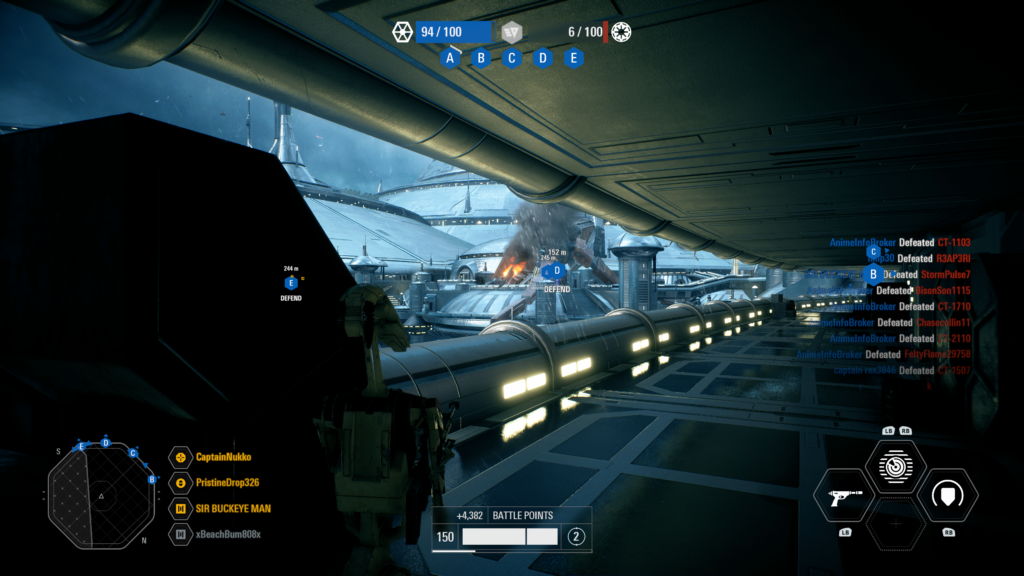Viewport: 1024px width, 576px height.
Task: Select the D Defend objective marker at 152 m
Action: 557,270
